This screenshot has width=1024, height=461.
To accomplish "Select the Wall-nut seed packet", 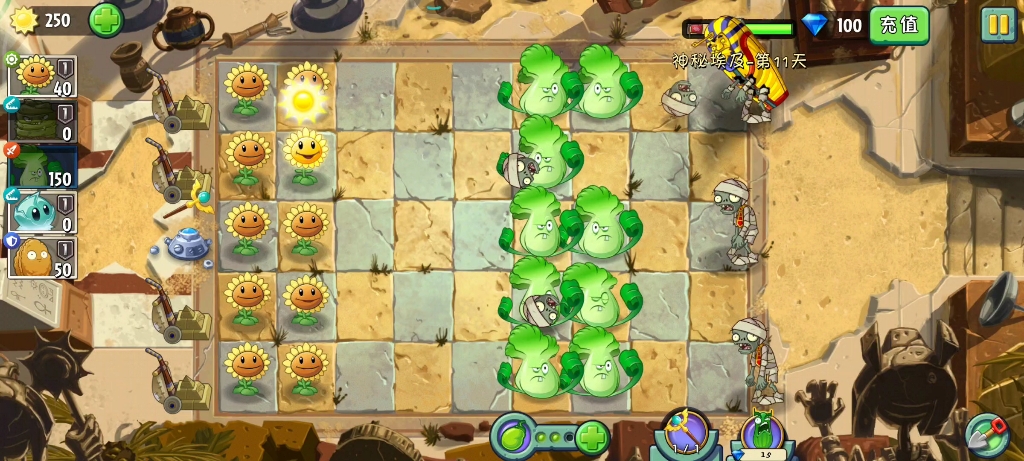I will coord(42,257).
